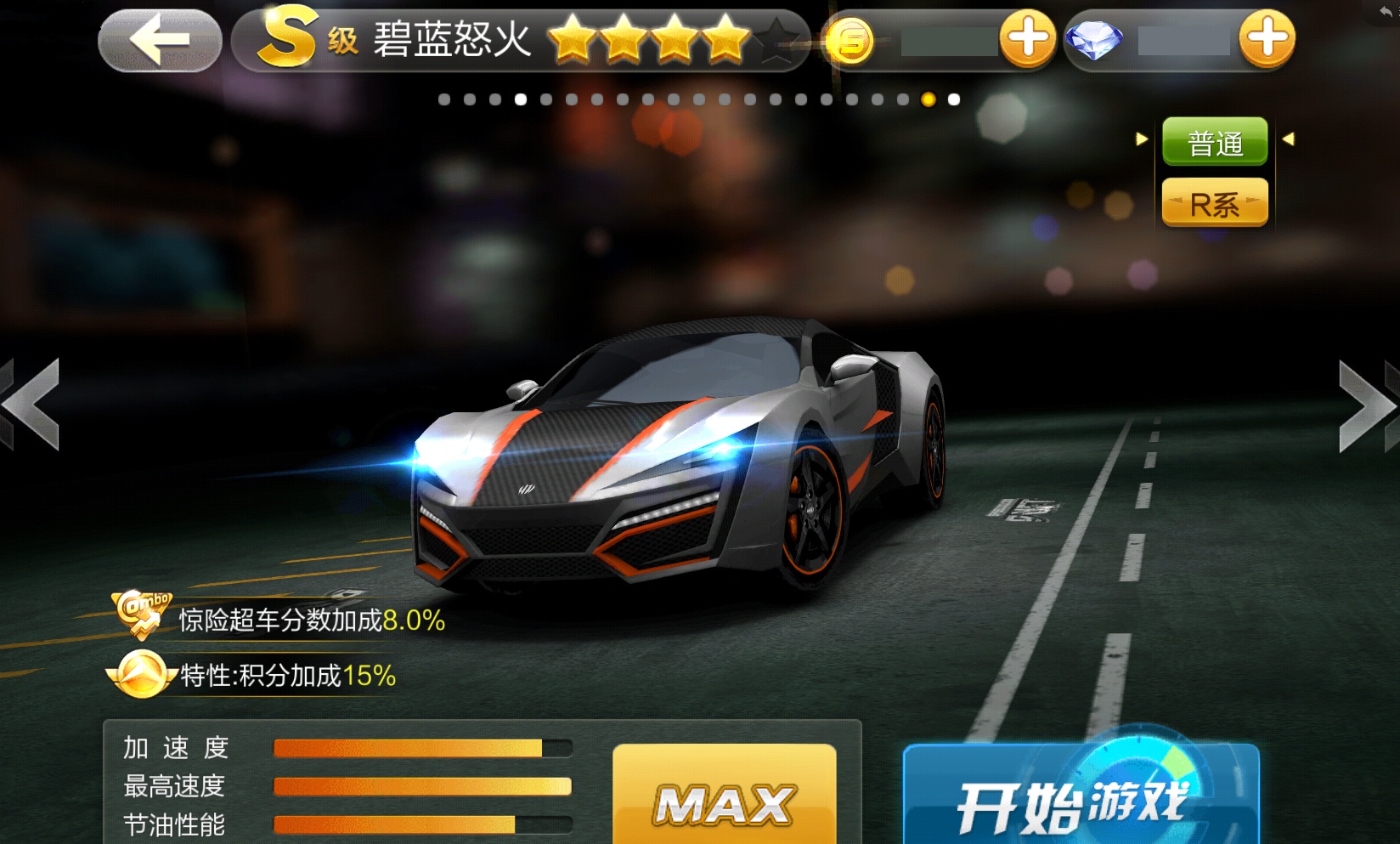Add diamonds with the plus button

point(1267,39)
